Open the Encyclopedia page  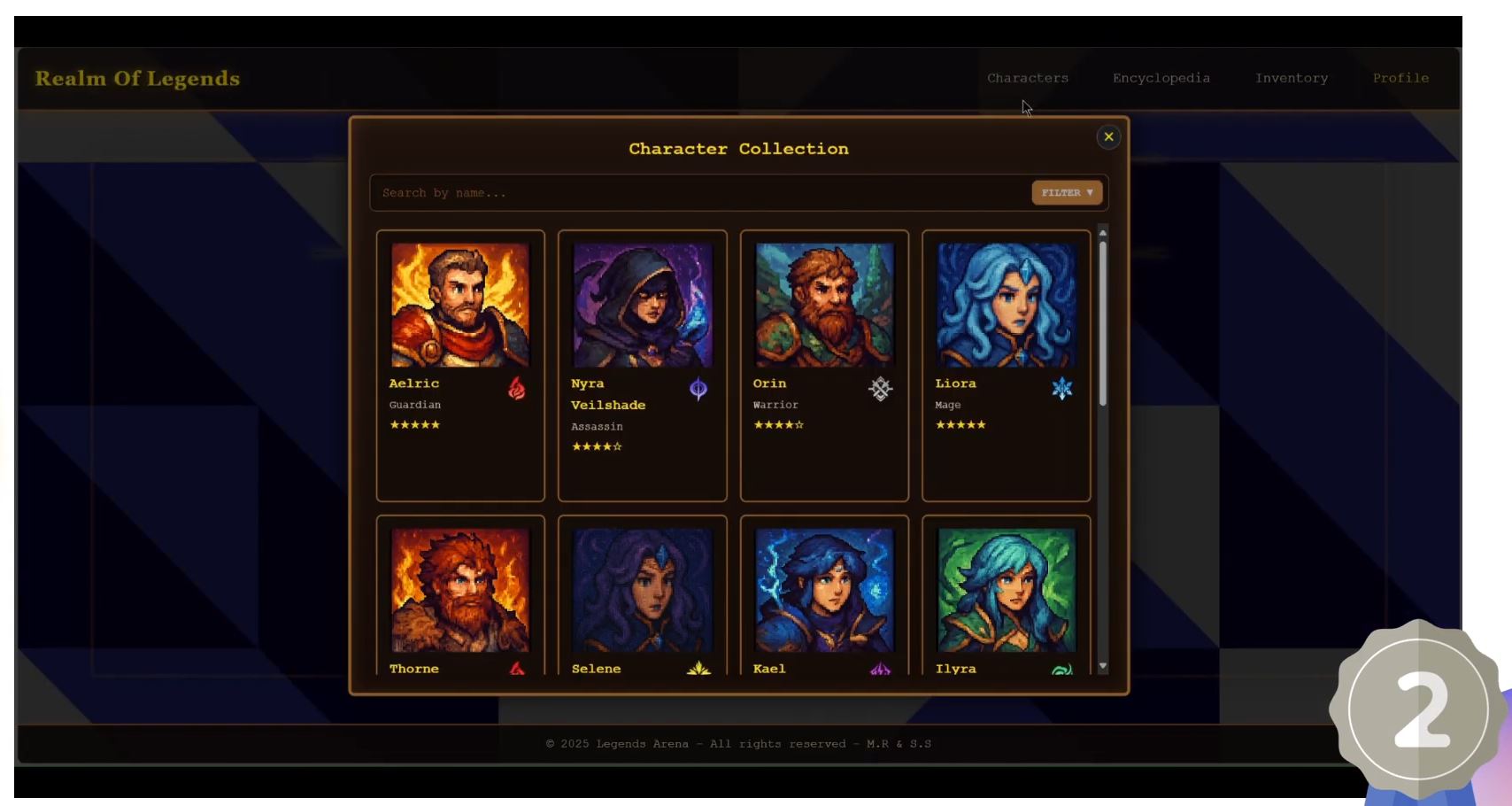tap(1161, 78)
